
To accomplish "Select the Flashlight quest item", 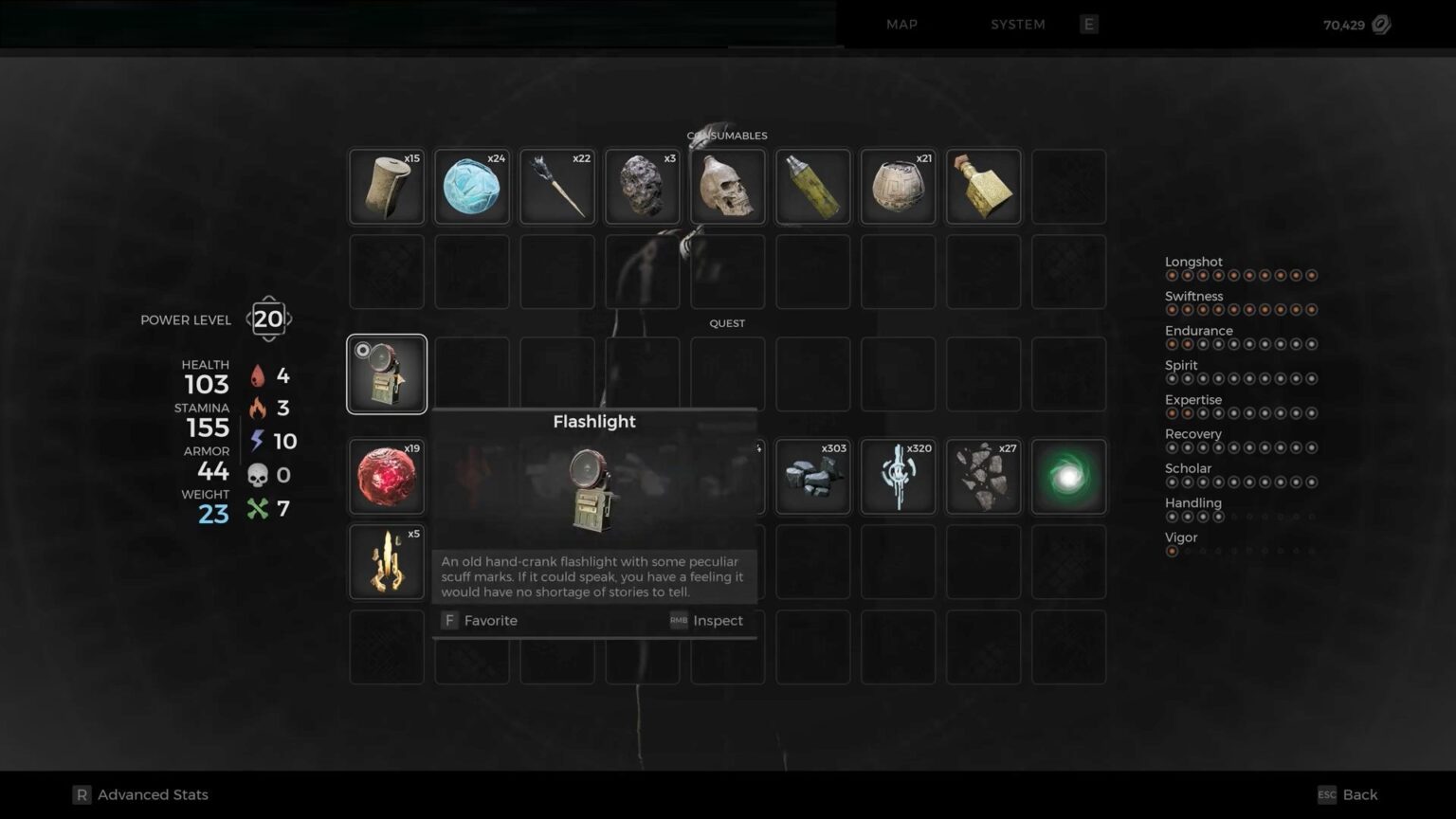I will [386, 373].
